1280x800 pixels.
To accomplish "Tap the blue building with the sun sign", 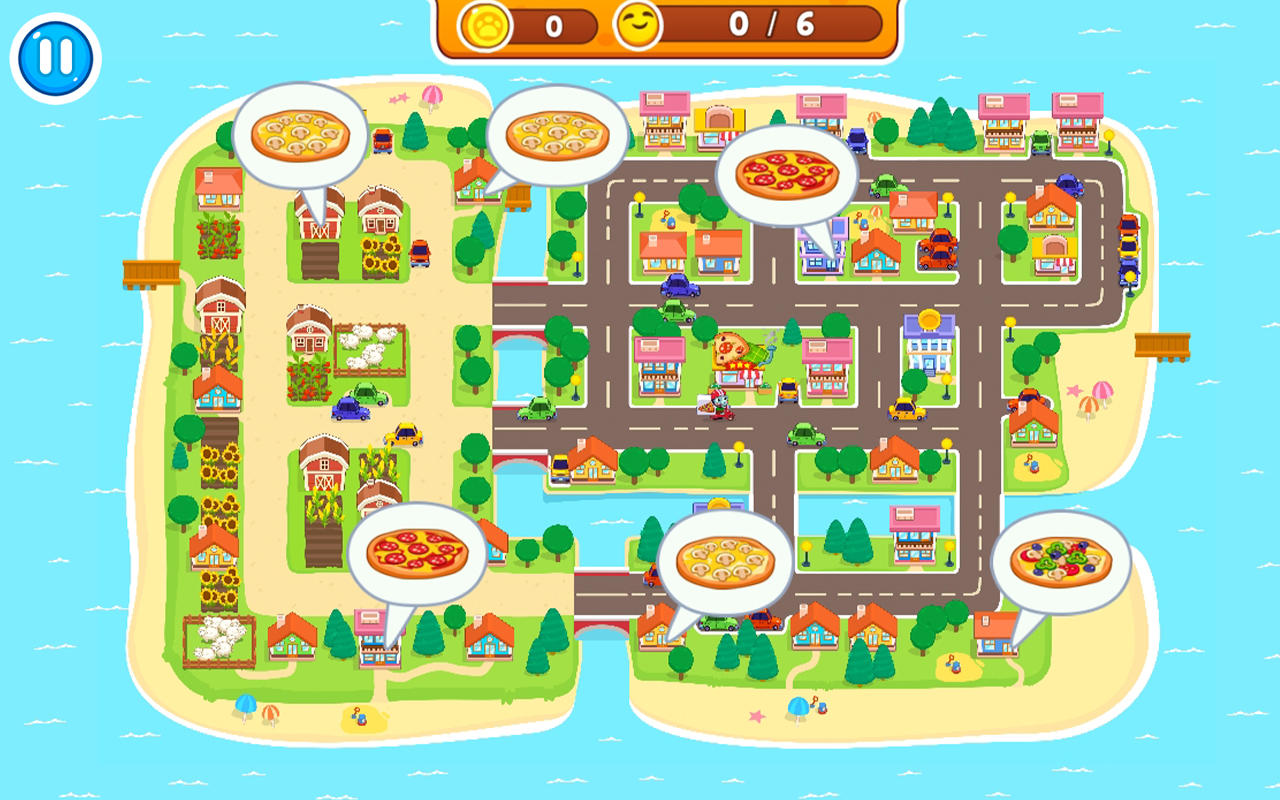I will click(930, 340).
